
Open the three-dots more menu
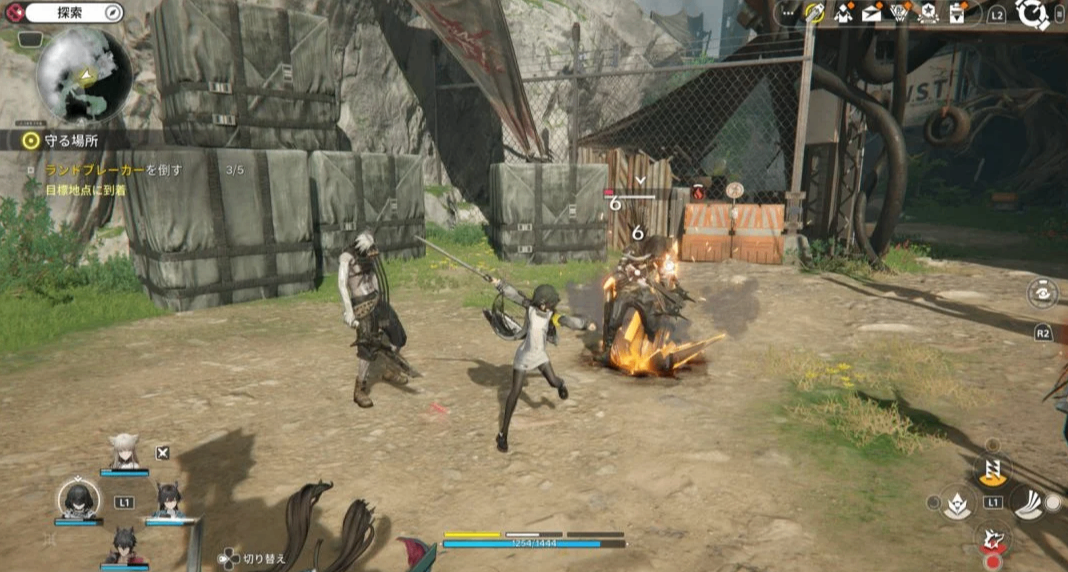tap(789, 13)
